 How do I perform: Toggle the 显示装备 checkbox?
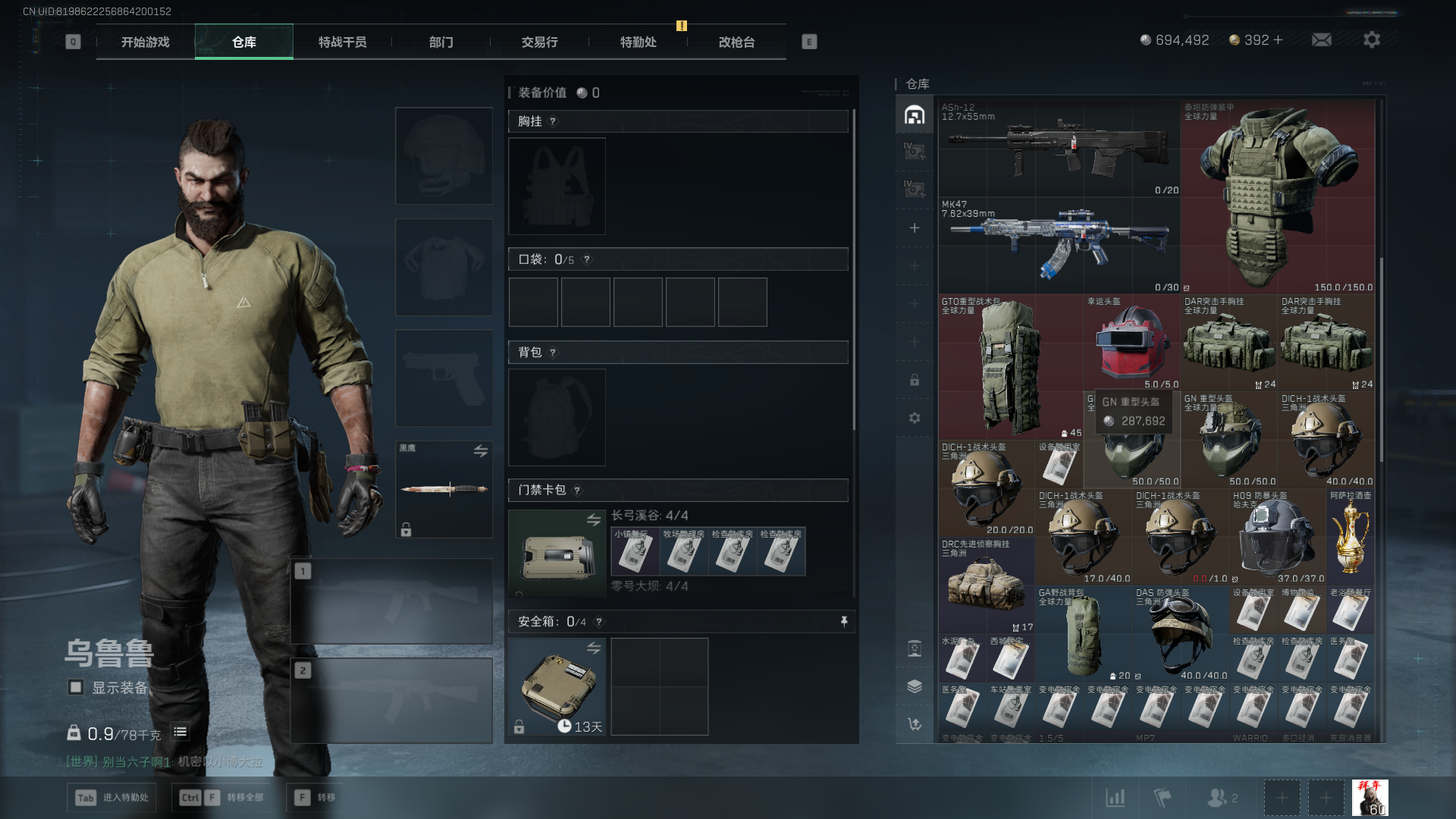tap(76, 688)
